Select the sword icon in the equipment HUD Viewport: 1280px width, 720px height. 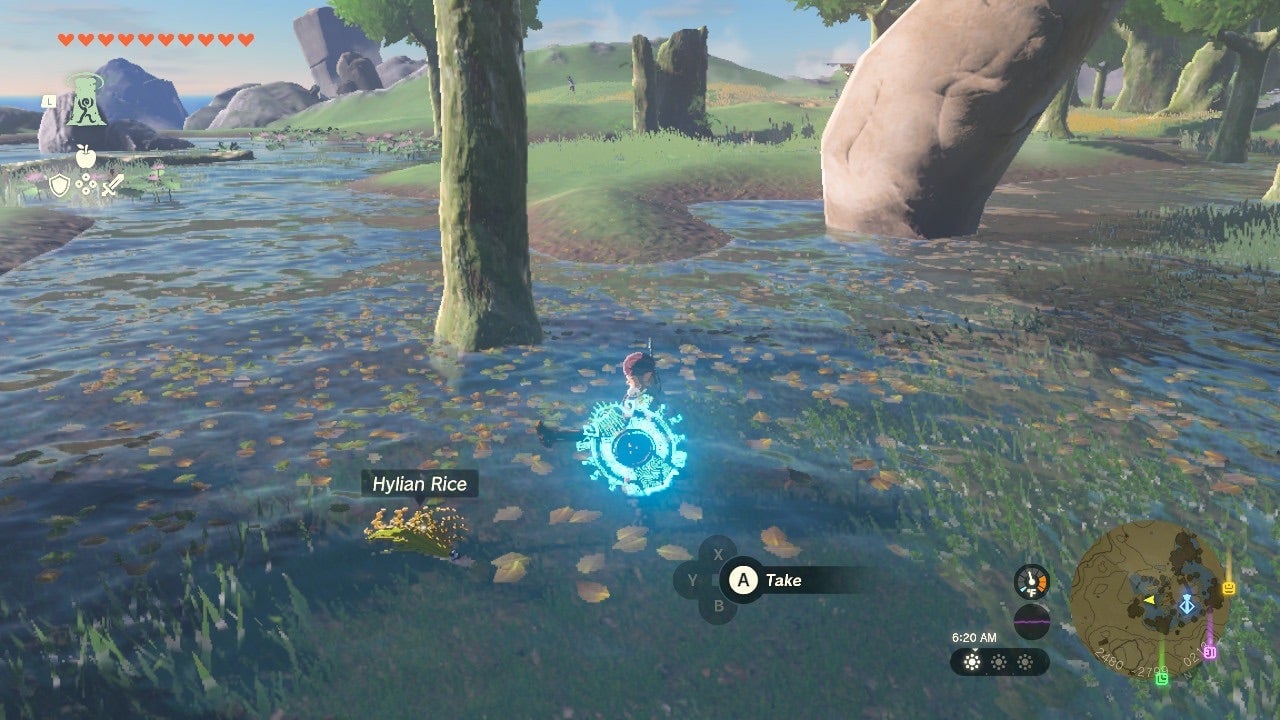click(112, 184)
